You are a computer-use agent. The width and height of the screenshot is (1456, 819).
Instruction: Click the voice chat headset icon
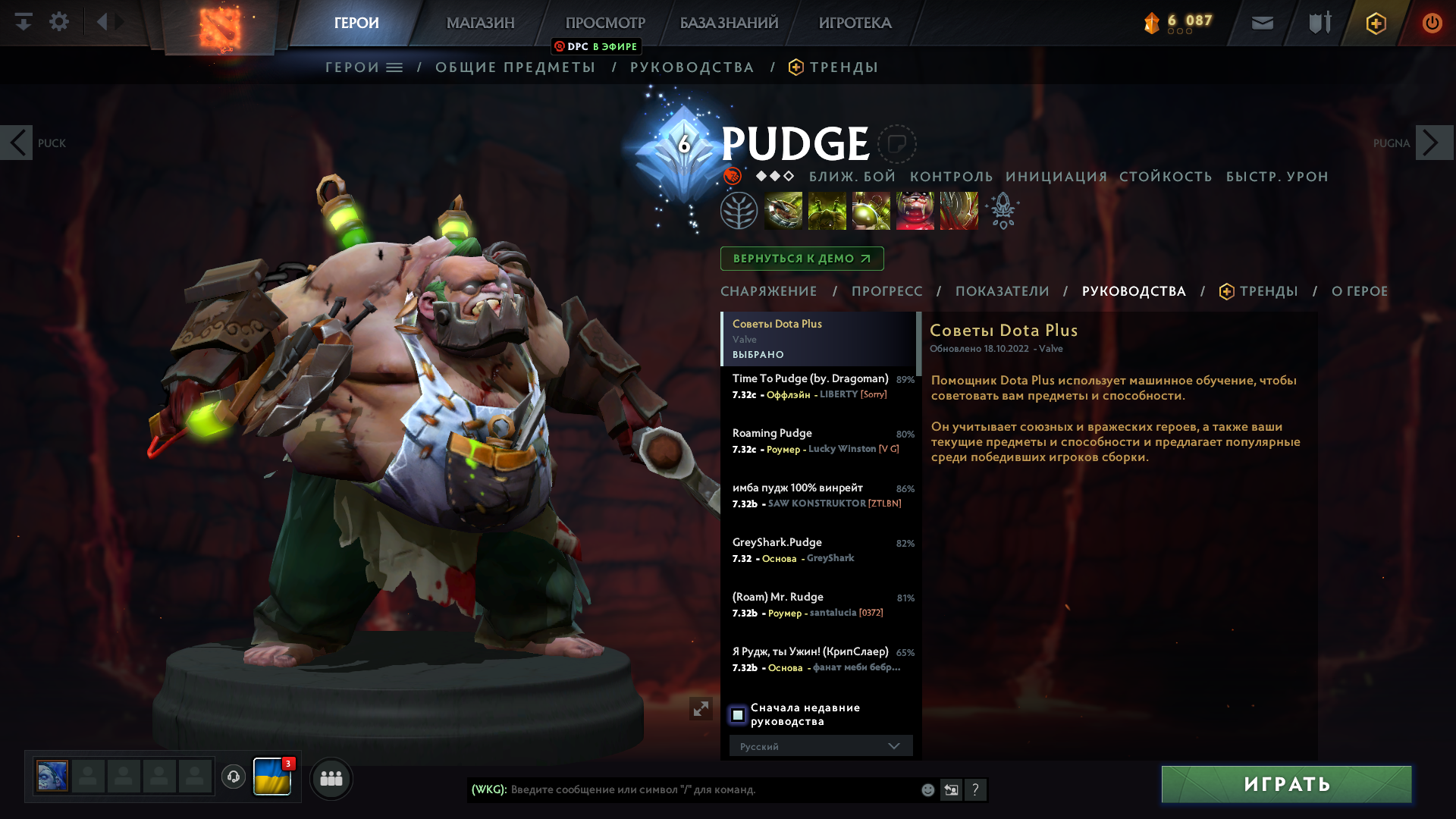pyautogui.click(x=233, y=777)
